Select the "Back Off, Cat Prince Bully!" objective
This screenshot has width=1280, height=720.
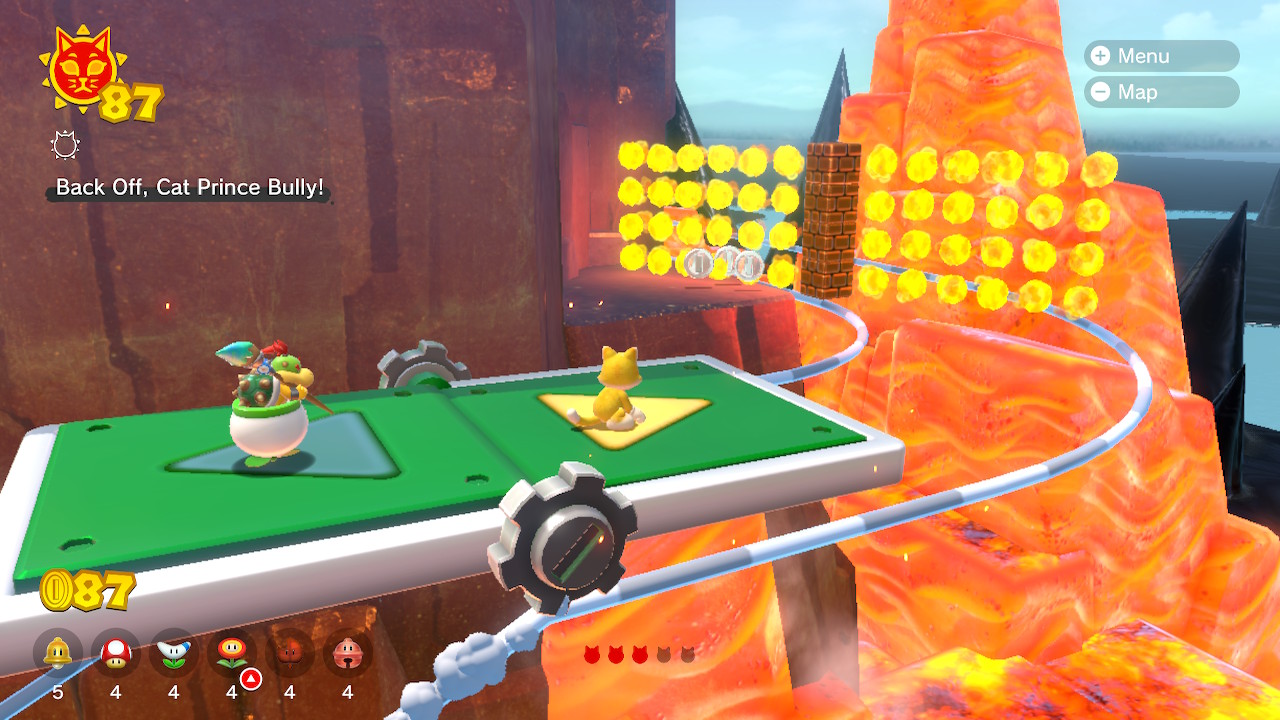(190, 187)
